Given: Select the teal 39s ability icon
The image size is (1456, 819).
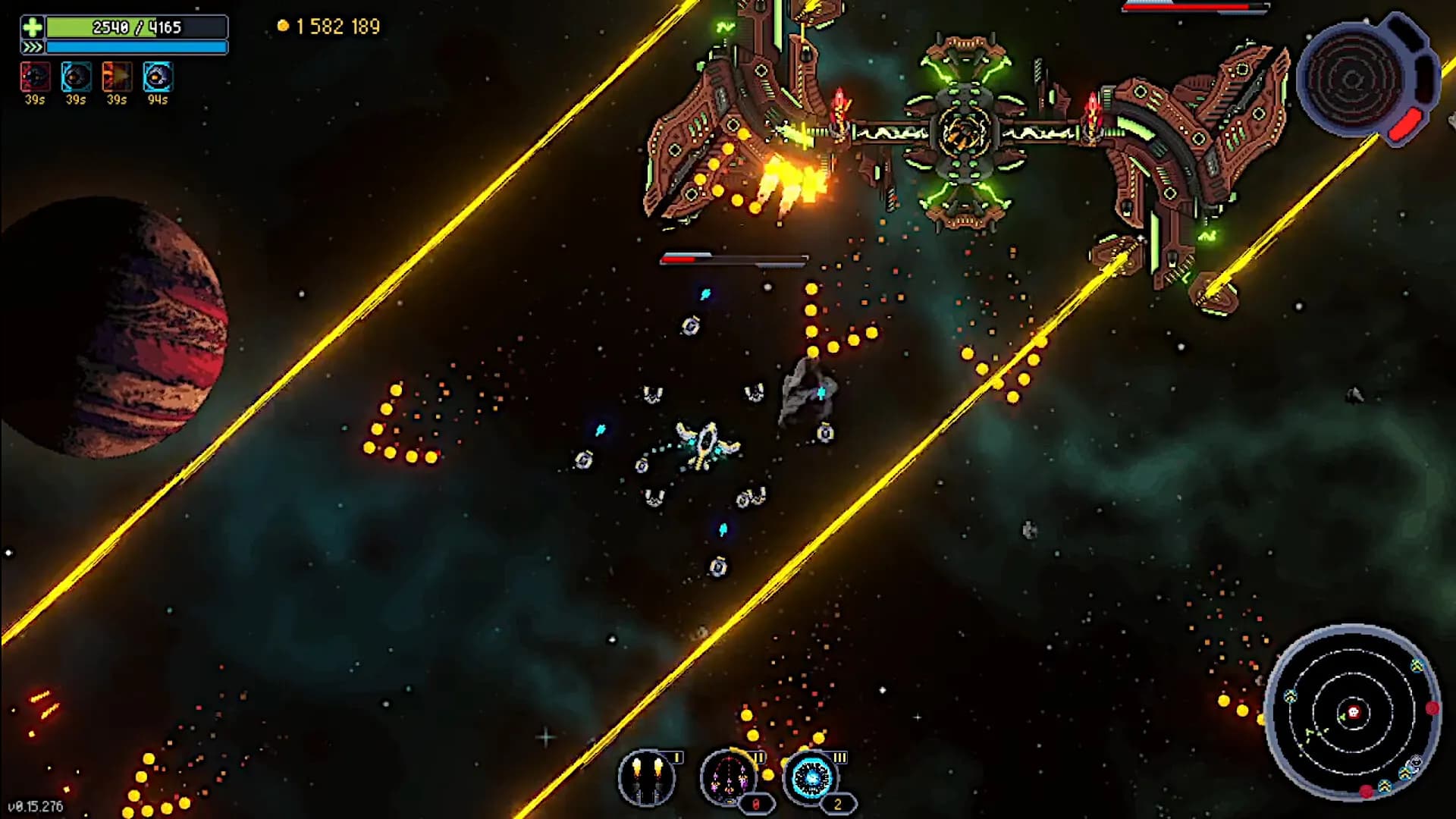Looking at the screenshot, I should coord(75,76).
